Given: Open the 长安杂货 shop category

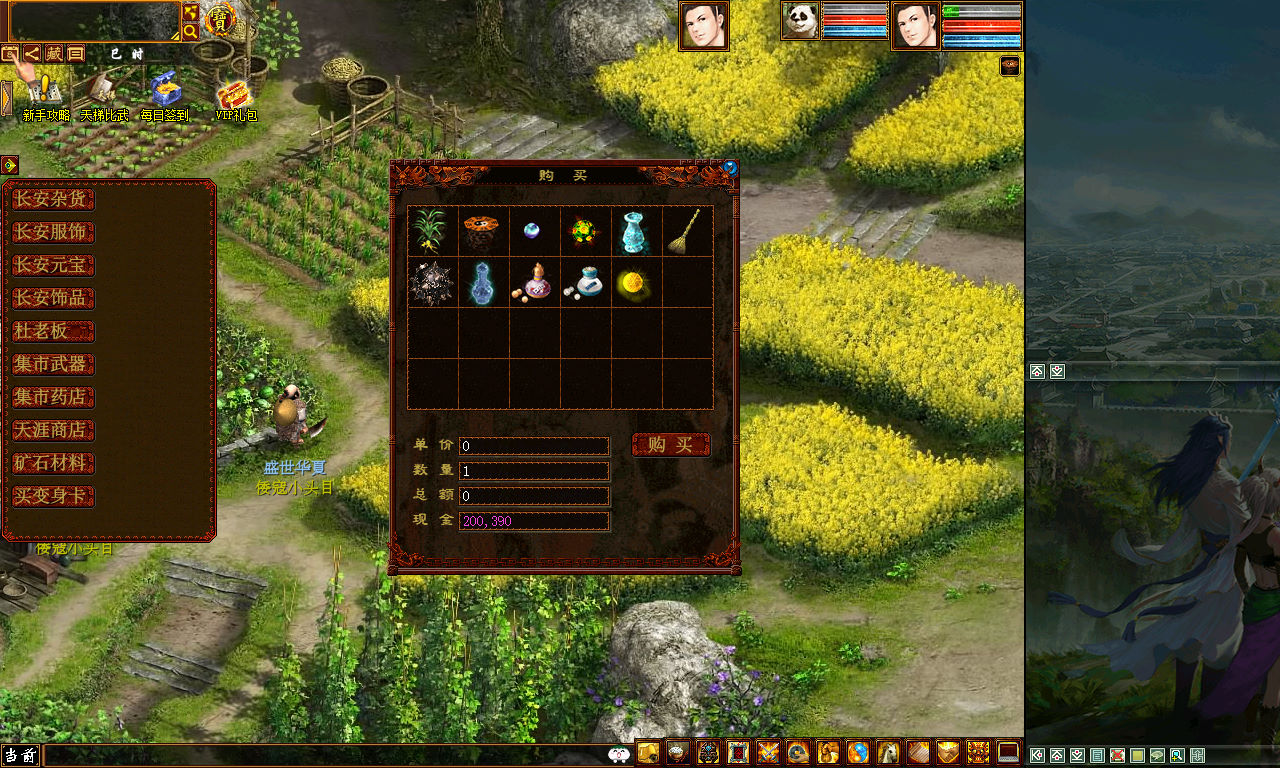Looking at the screenshot, I should pos(53,199).
